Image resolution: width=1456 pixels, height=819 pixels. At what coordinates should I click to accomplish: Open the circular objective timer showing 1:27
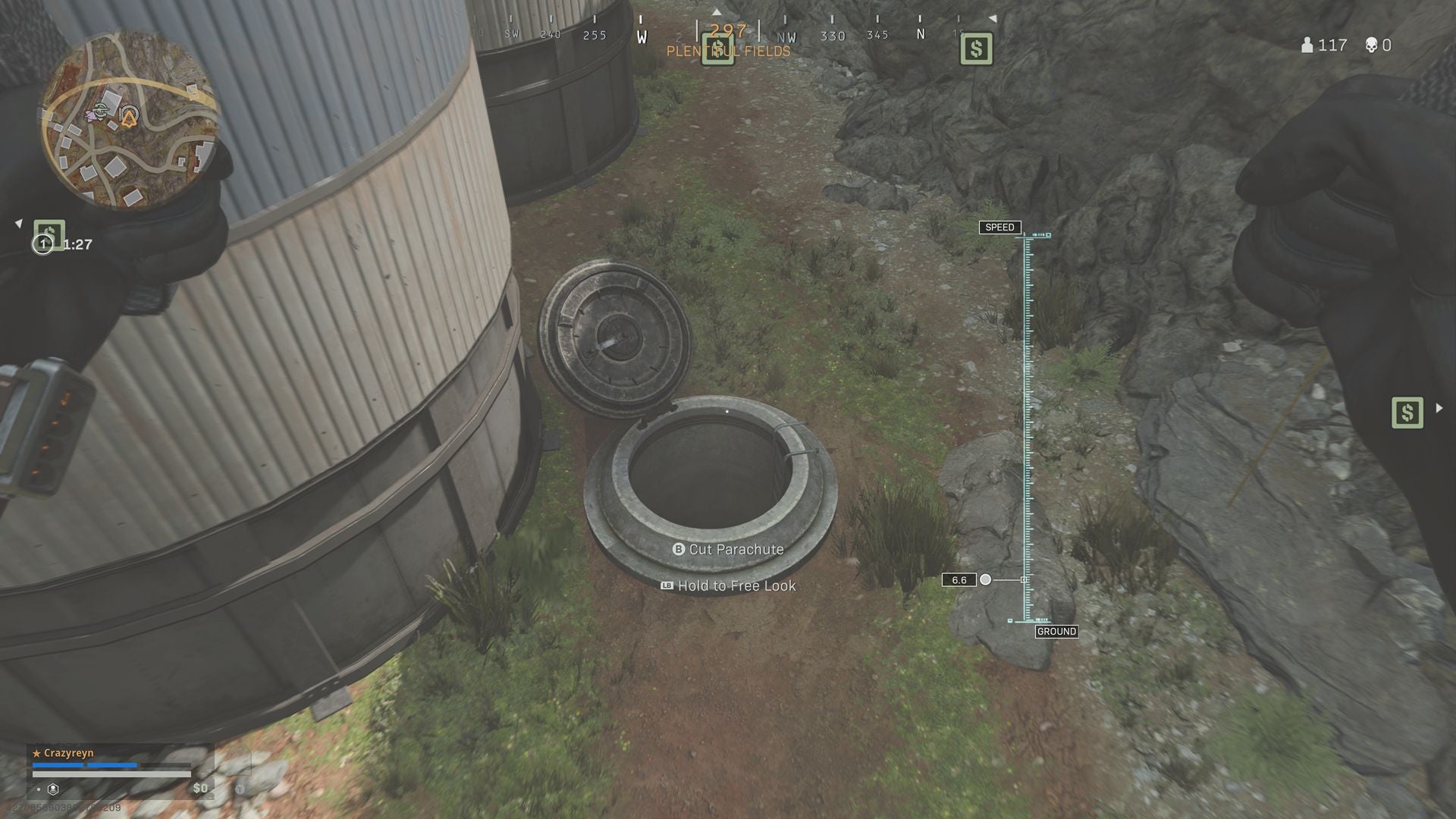[x=44, y=244]
